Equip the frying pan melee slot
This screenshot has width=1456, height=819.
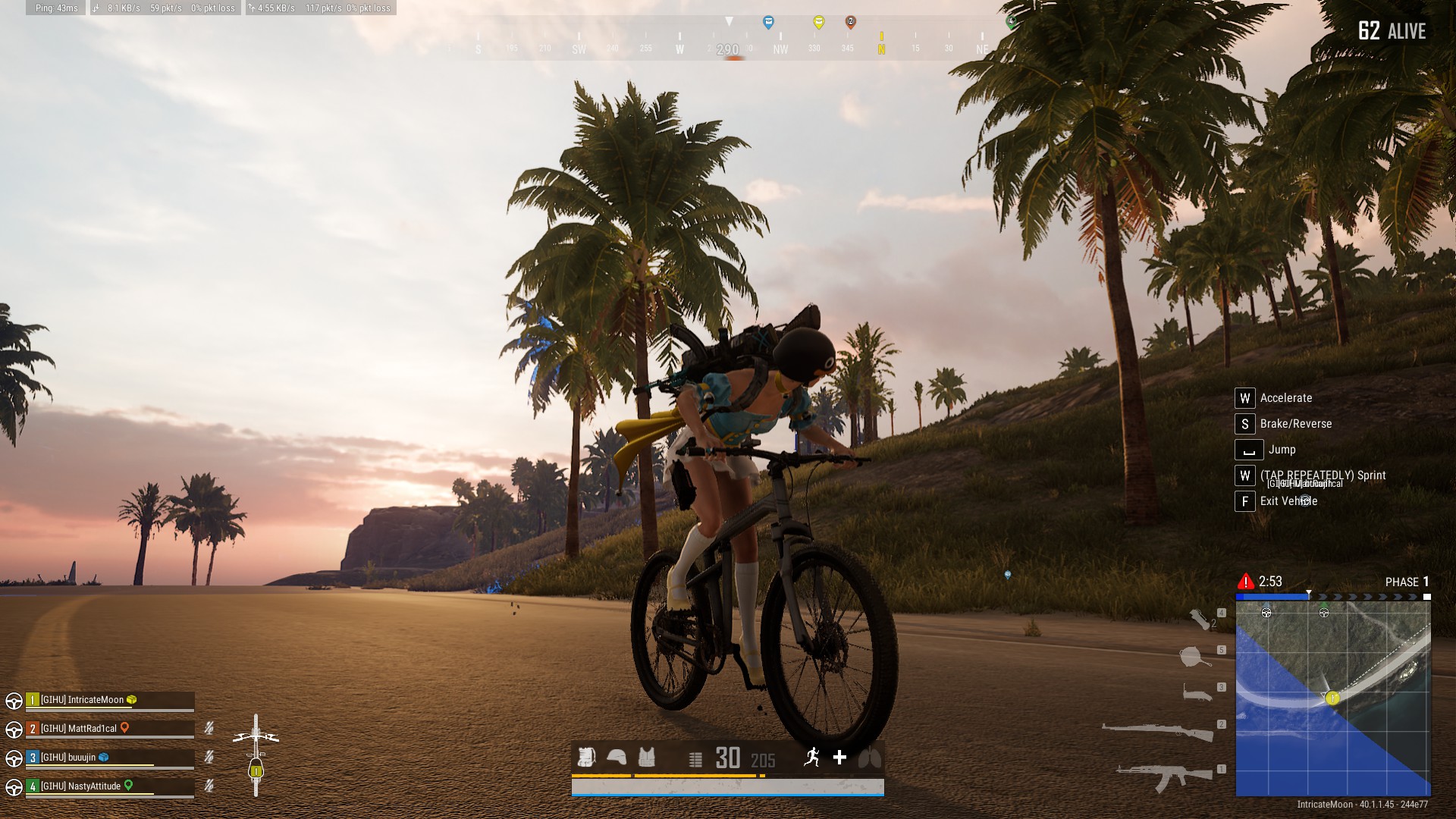tap(1194, 656)
